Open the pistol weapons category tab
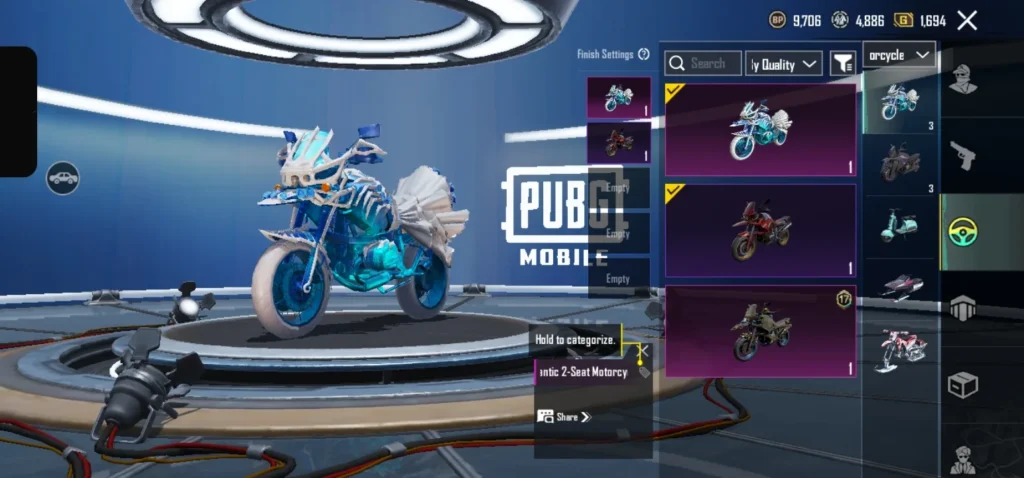 (x=962, y=155)
